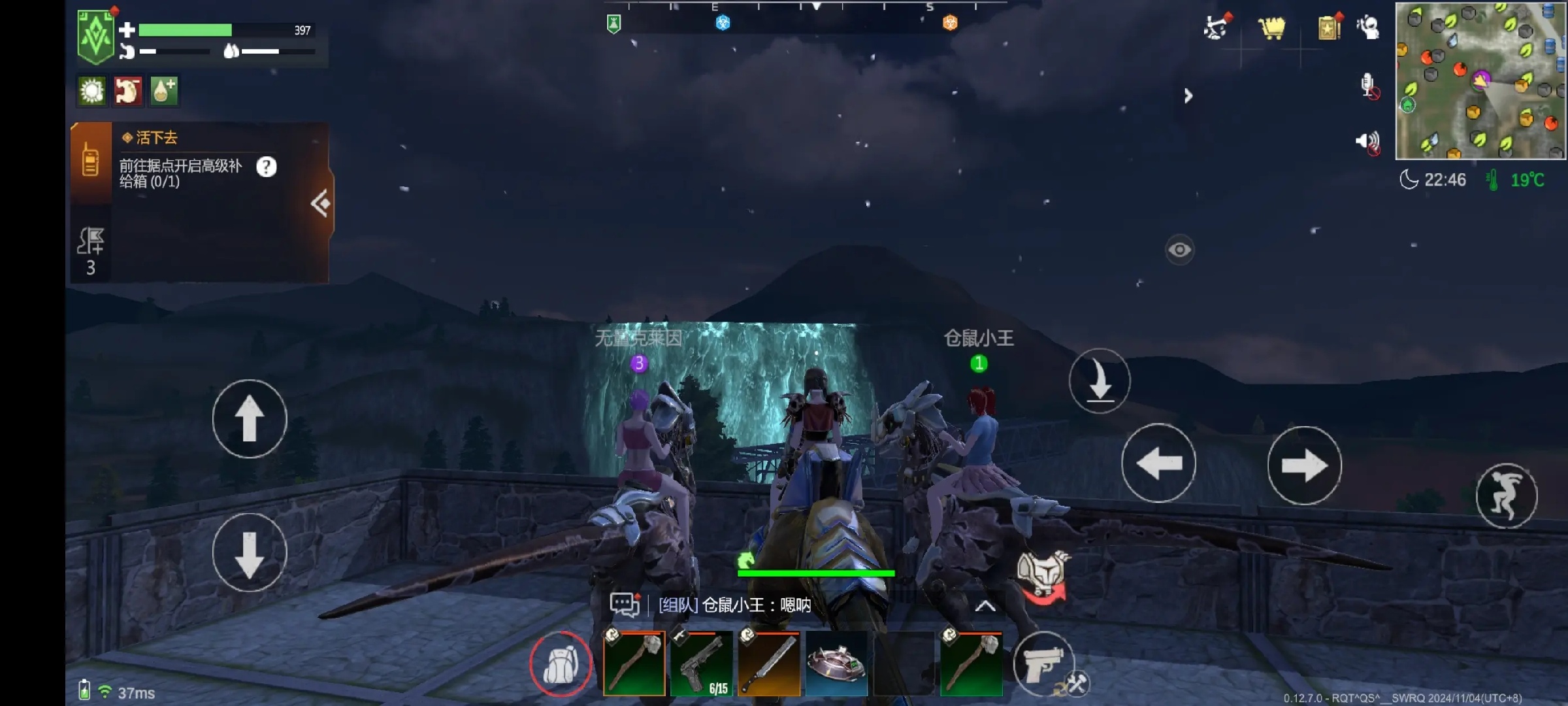The image size is (1568, 706).
Task: Open the team chat window
Action: [624, 605]
